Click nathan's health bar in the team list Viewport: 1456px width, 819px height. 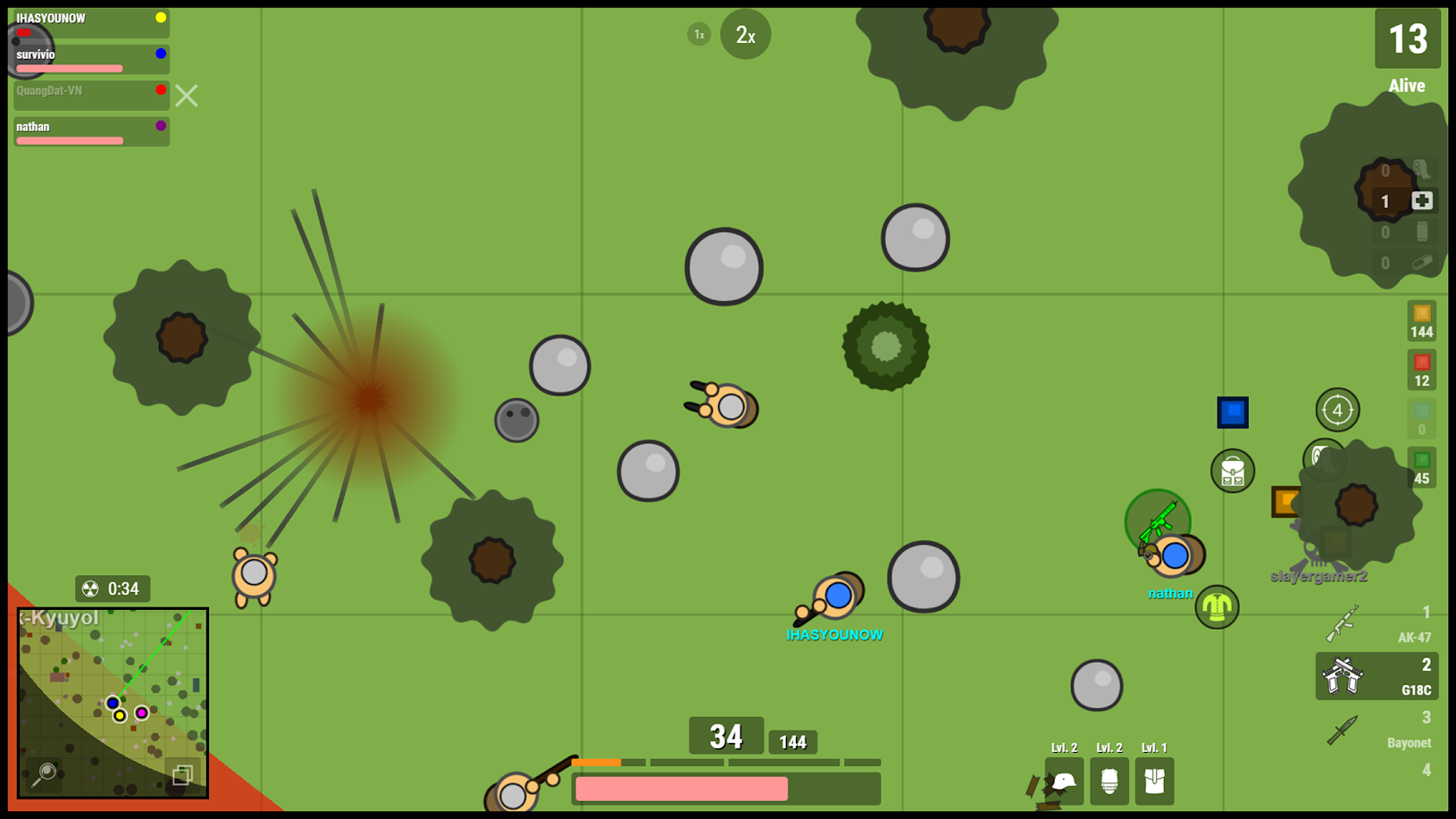click(x=71, y=140)
